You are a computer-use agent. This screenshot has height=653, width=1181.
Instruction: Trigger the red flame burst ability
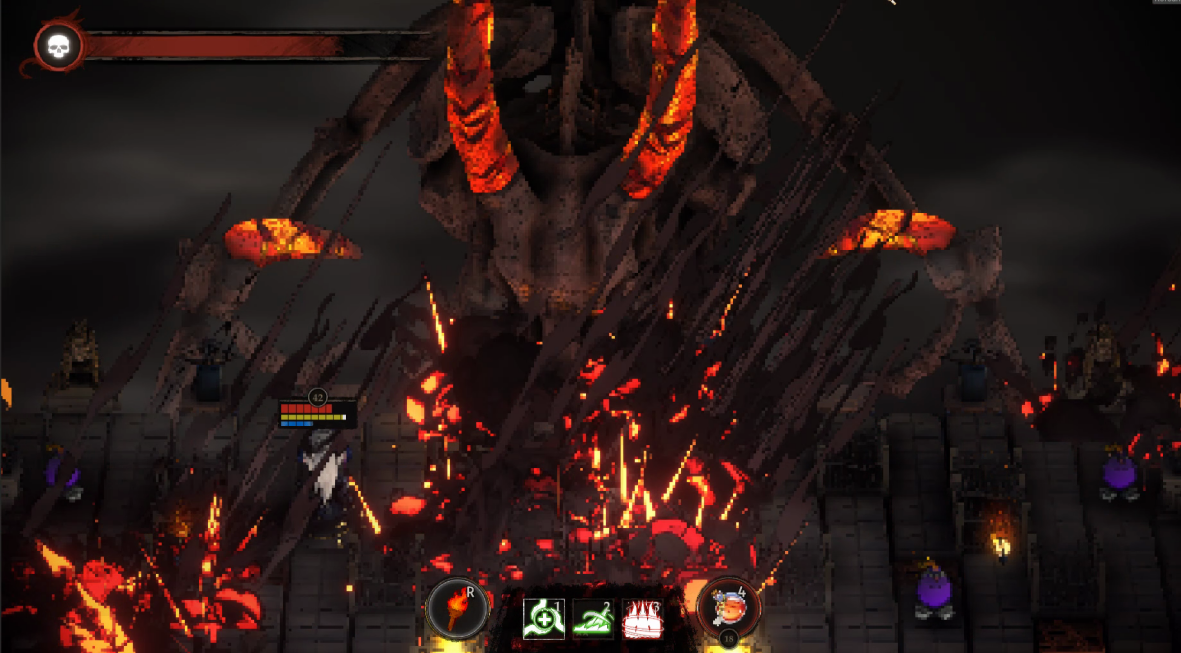point(642,619)
